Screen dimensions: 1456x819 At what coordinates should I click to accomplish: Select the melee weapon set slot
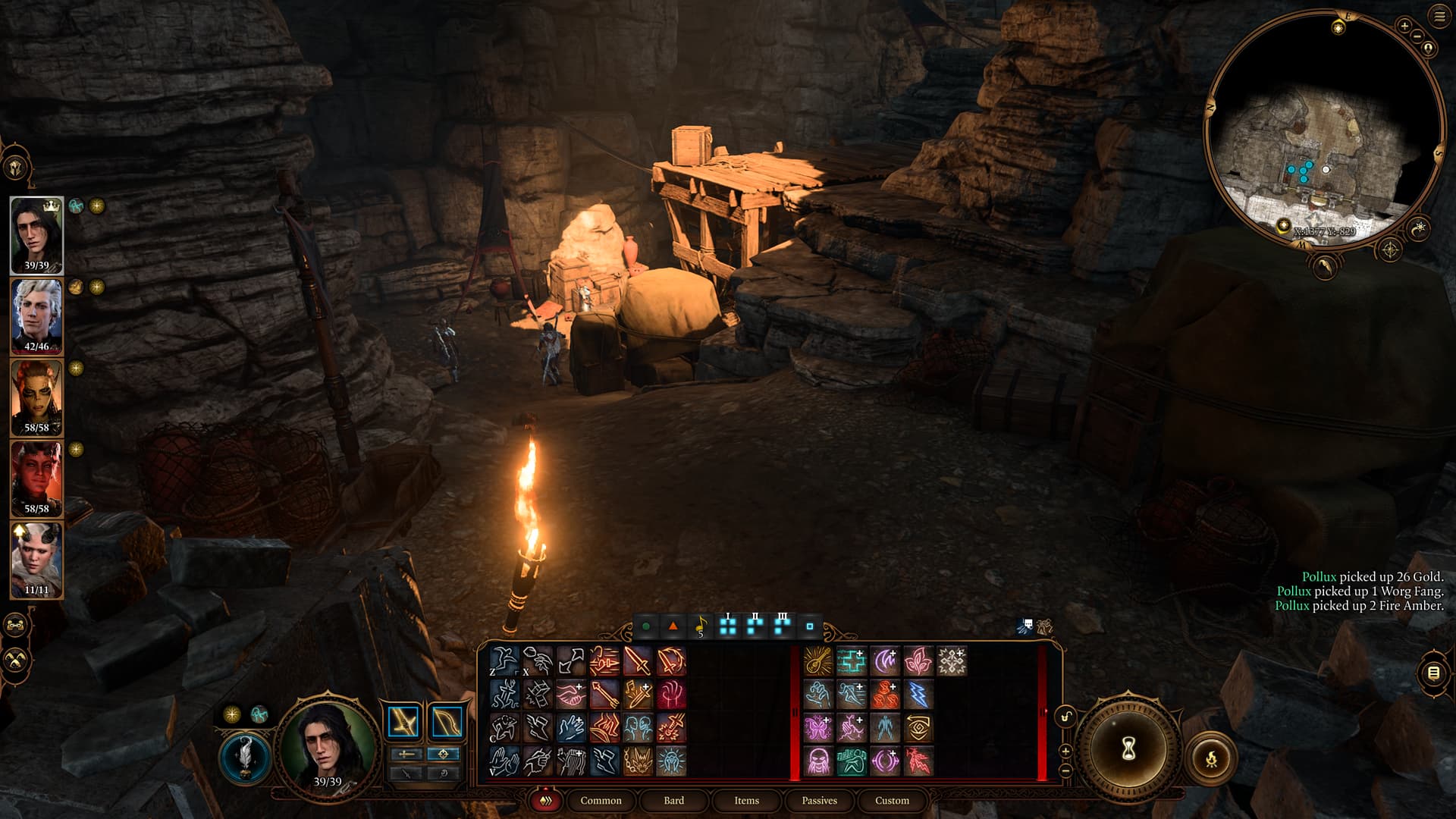coord(404,722)
